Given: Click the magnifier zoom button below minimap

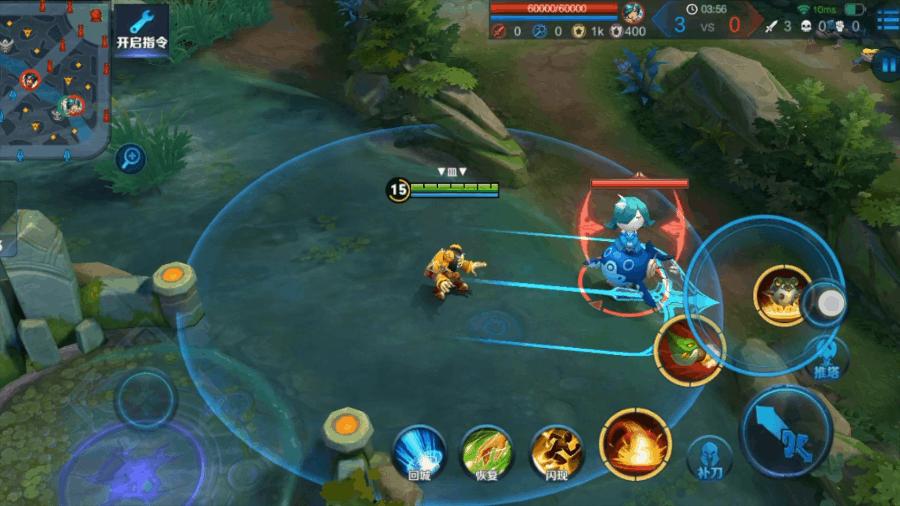Looking at the screenshot, I should pyautogui.click(x=130, y=157).
